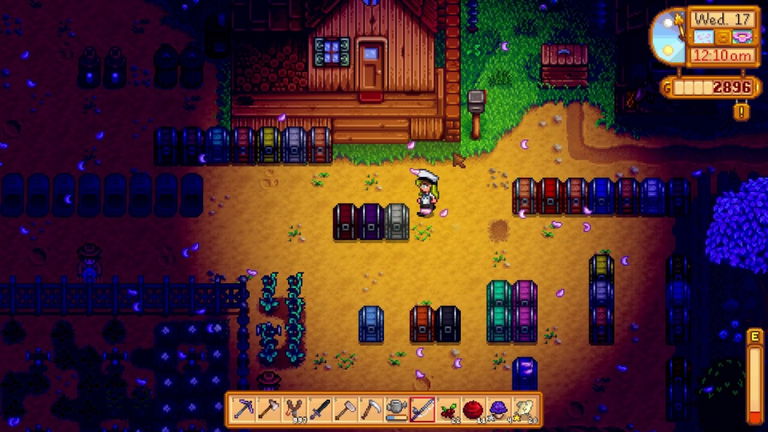This screenshot has height=432, width=768.
Task: Click the highlighted fishing rod slot
Action: click(x=422, y=408)
